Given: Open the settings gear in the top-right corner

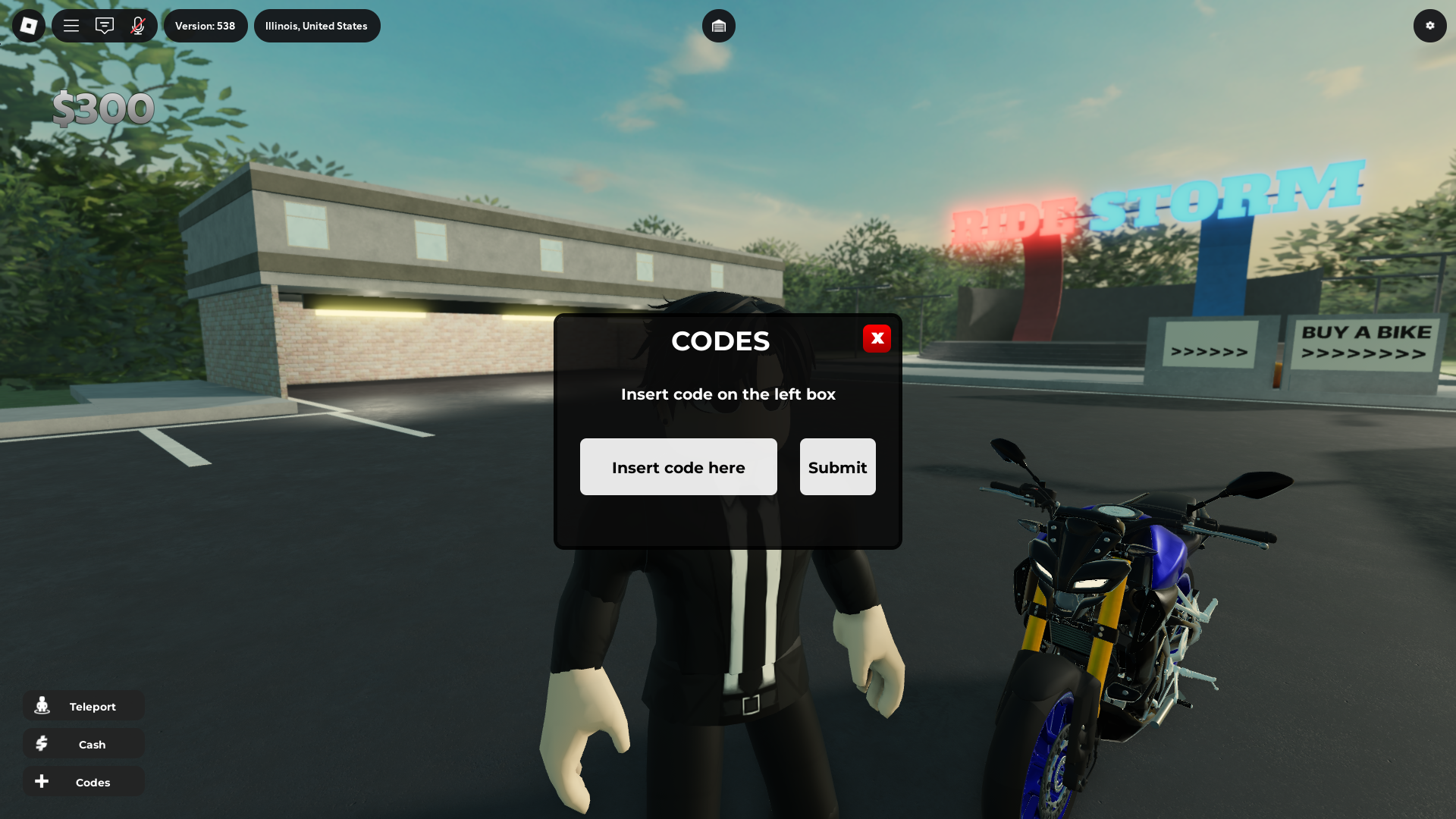Looking at the screenshot, I should click(x=1430, y=25).
